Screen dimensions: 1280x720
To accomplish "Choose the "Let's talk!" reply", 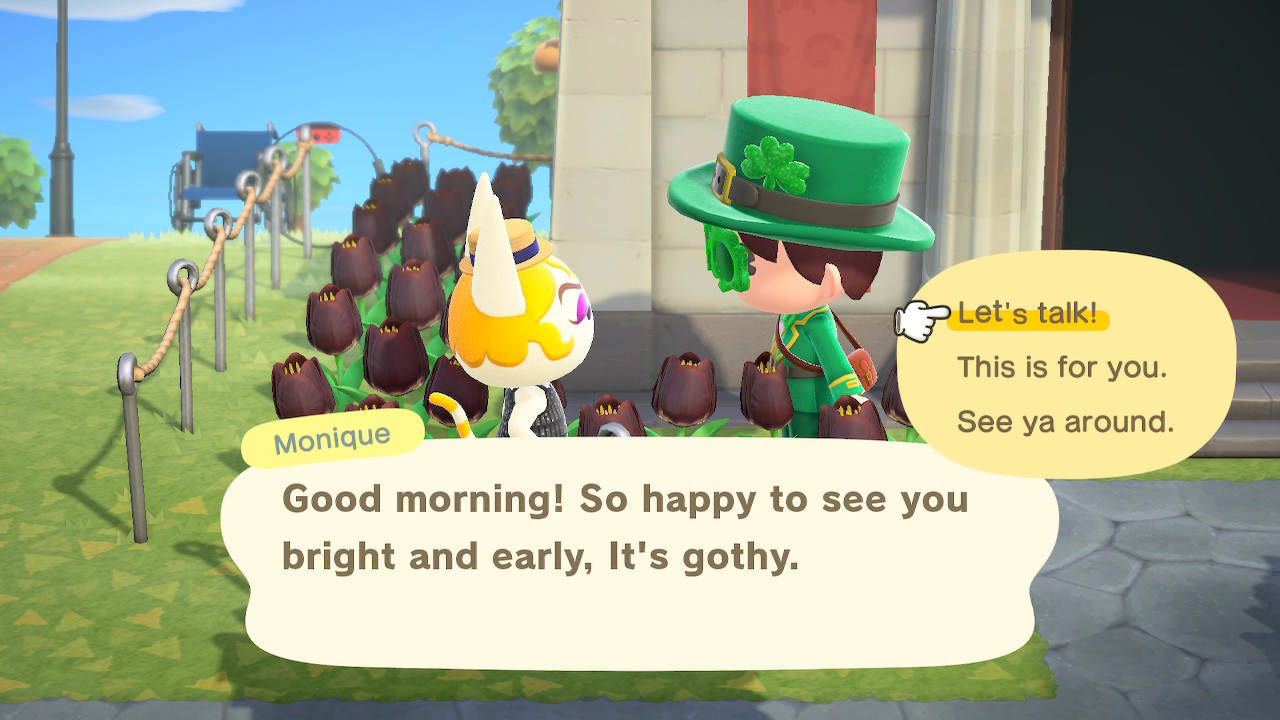I will click(1026, 314).
